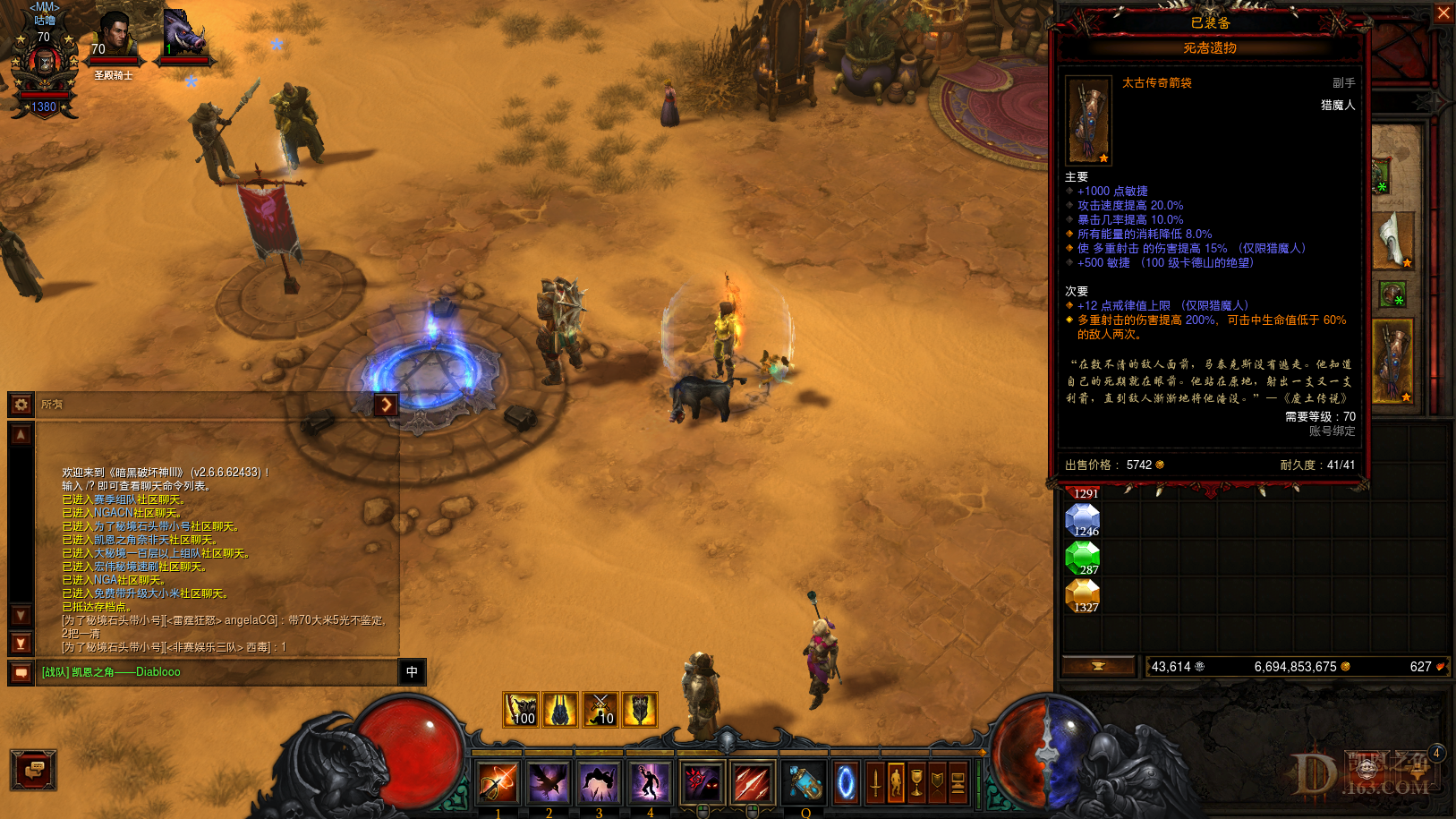Open the social chat bubble button

tap(34, 770)
